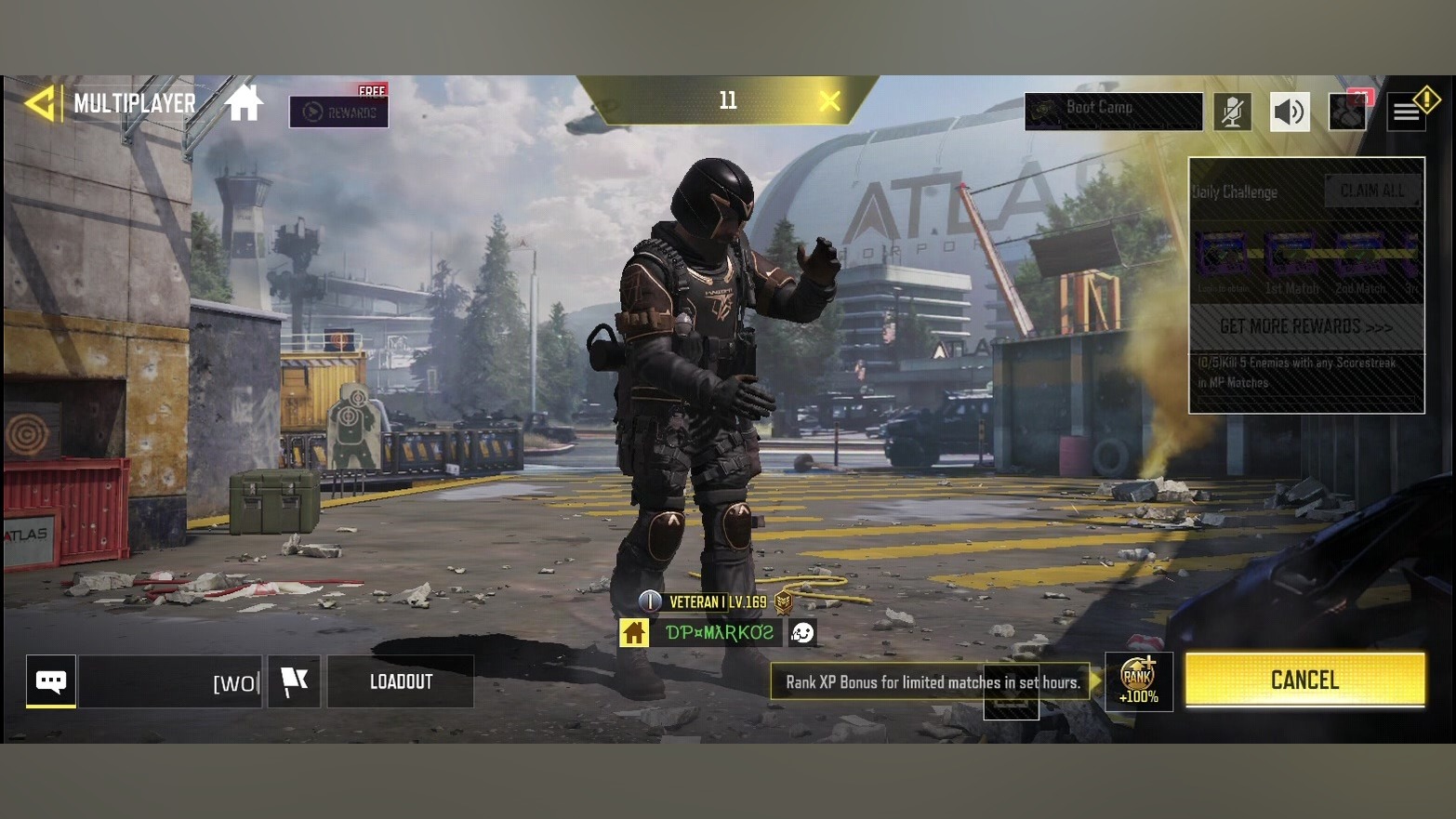The height and width of the screenshot is (819, 1456).
Task: Return to the home lobby
Action: [x=244, y=103]
